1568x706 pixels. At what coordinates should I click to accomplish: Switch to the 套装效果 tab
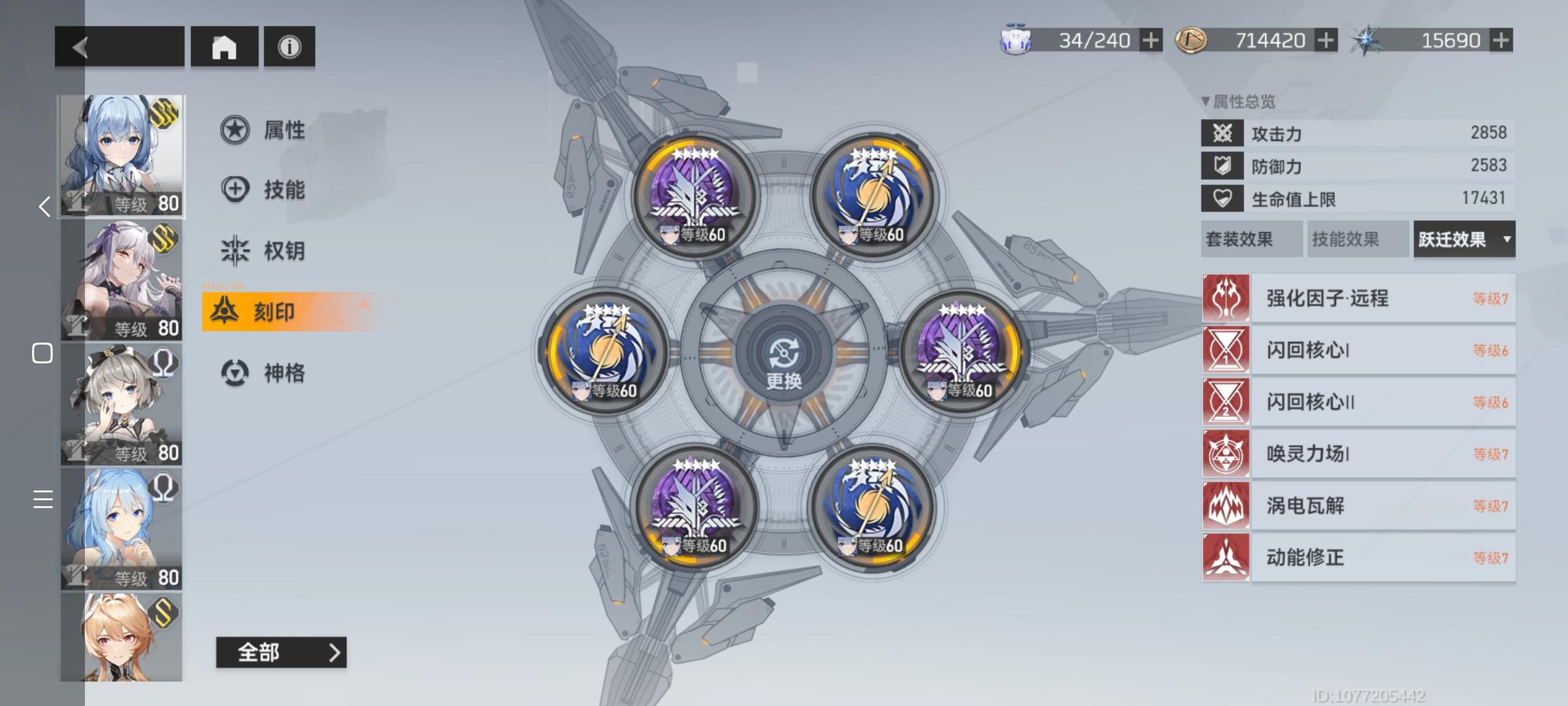[x=1251, y=239]
